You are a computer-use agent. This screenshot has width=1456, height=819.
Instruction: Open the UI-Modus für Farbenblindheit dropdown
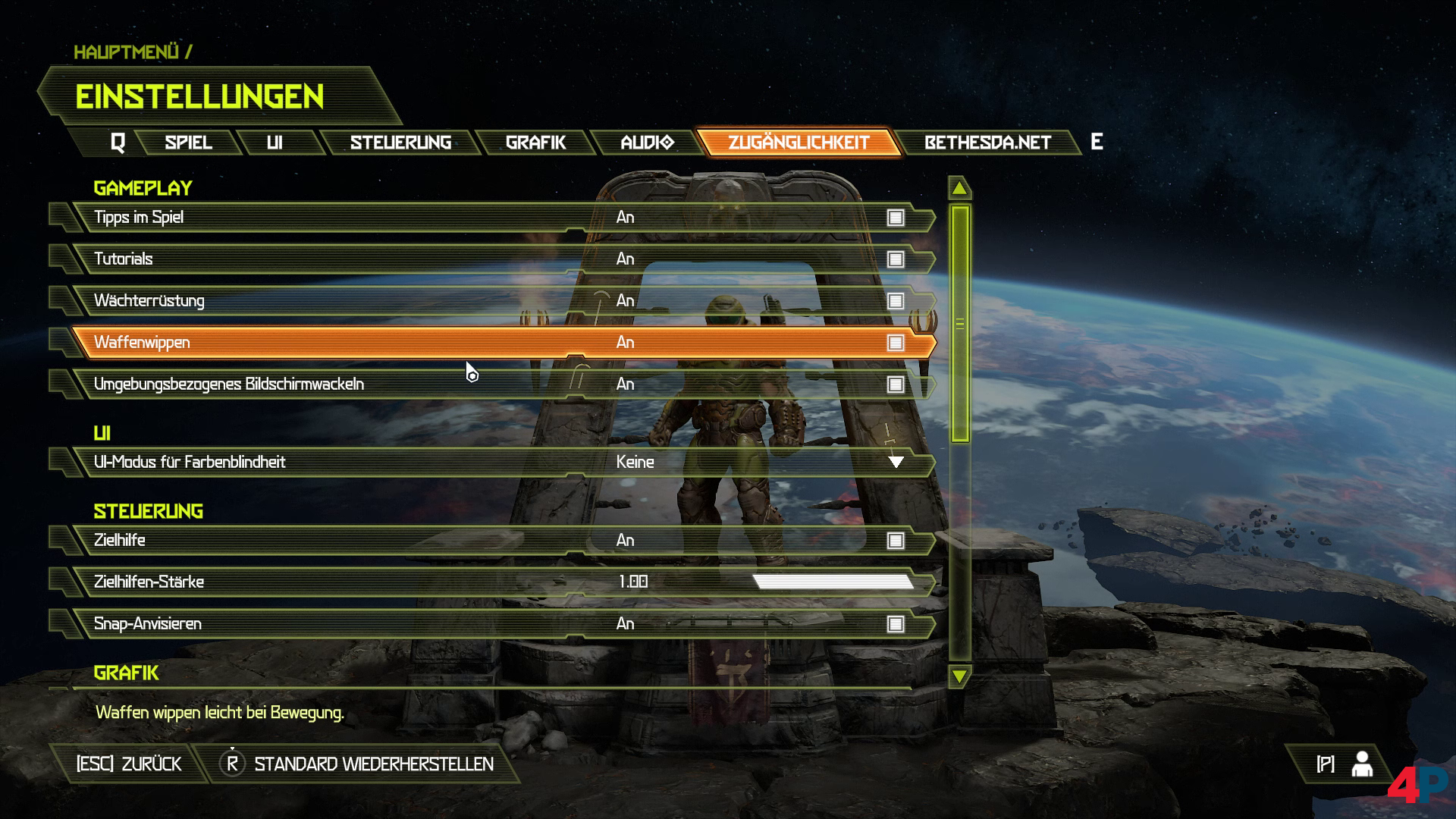[x=896, y=463]
